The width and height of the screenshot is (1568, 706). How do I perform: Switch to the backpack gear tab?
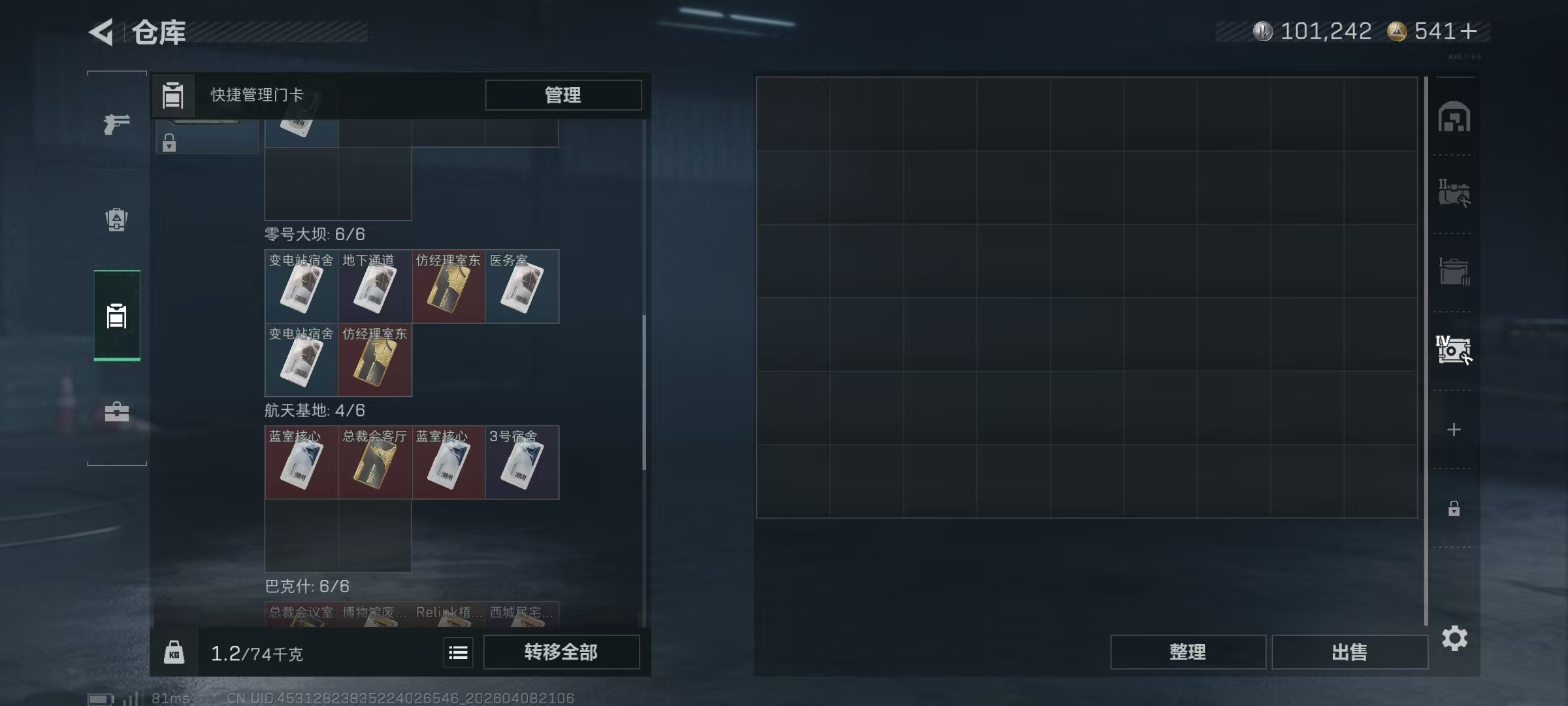click(116, 220)
